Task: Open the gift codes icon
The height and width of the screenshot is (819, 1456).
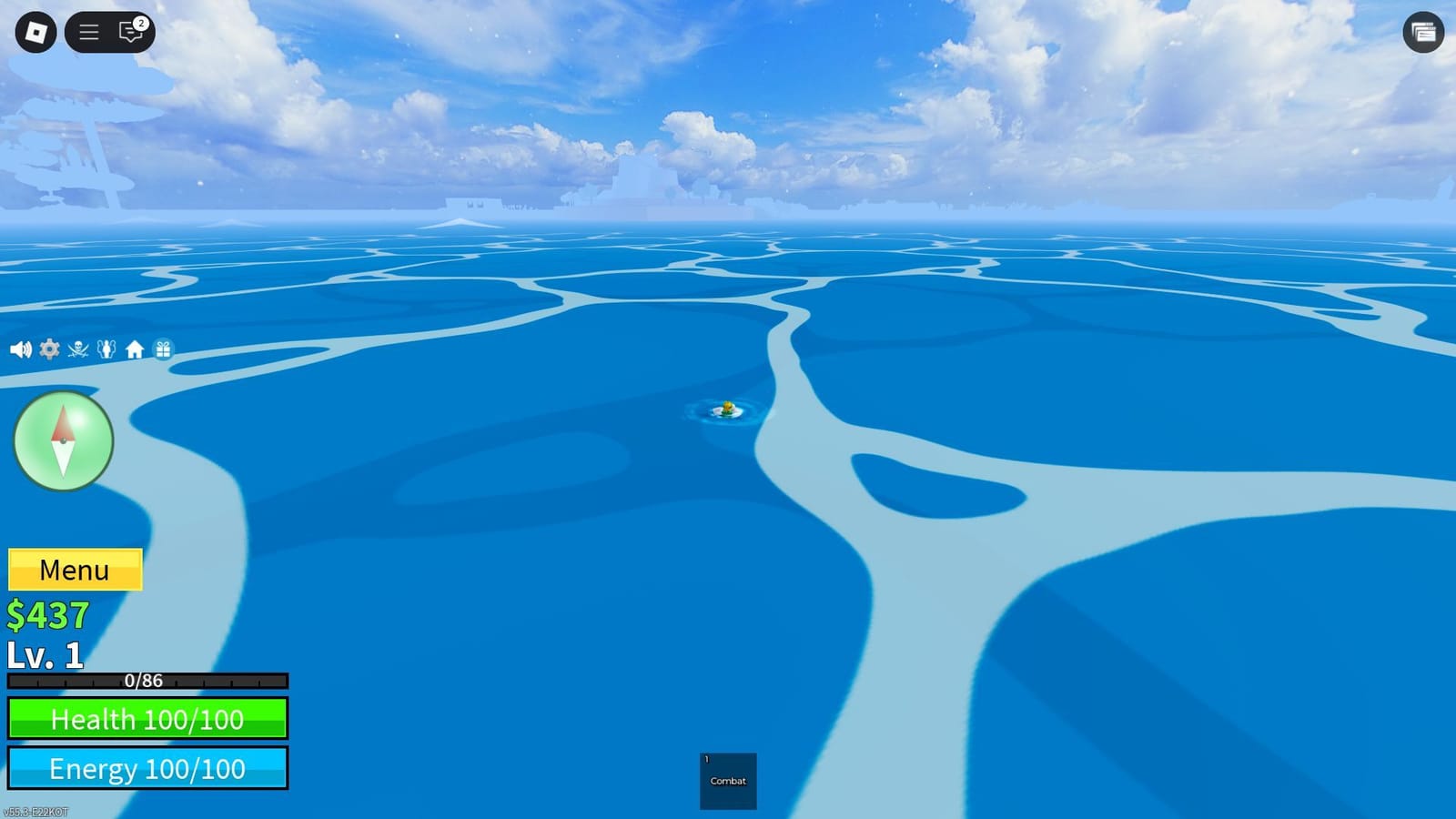Action: tap(163, 349)
